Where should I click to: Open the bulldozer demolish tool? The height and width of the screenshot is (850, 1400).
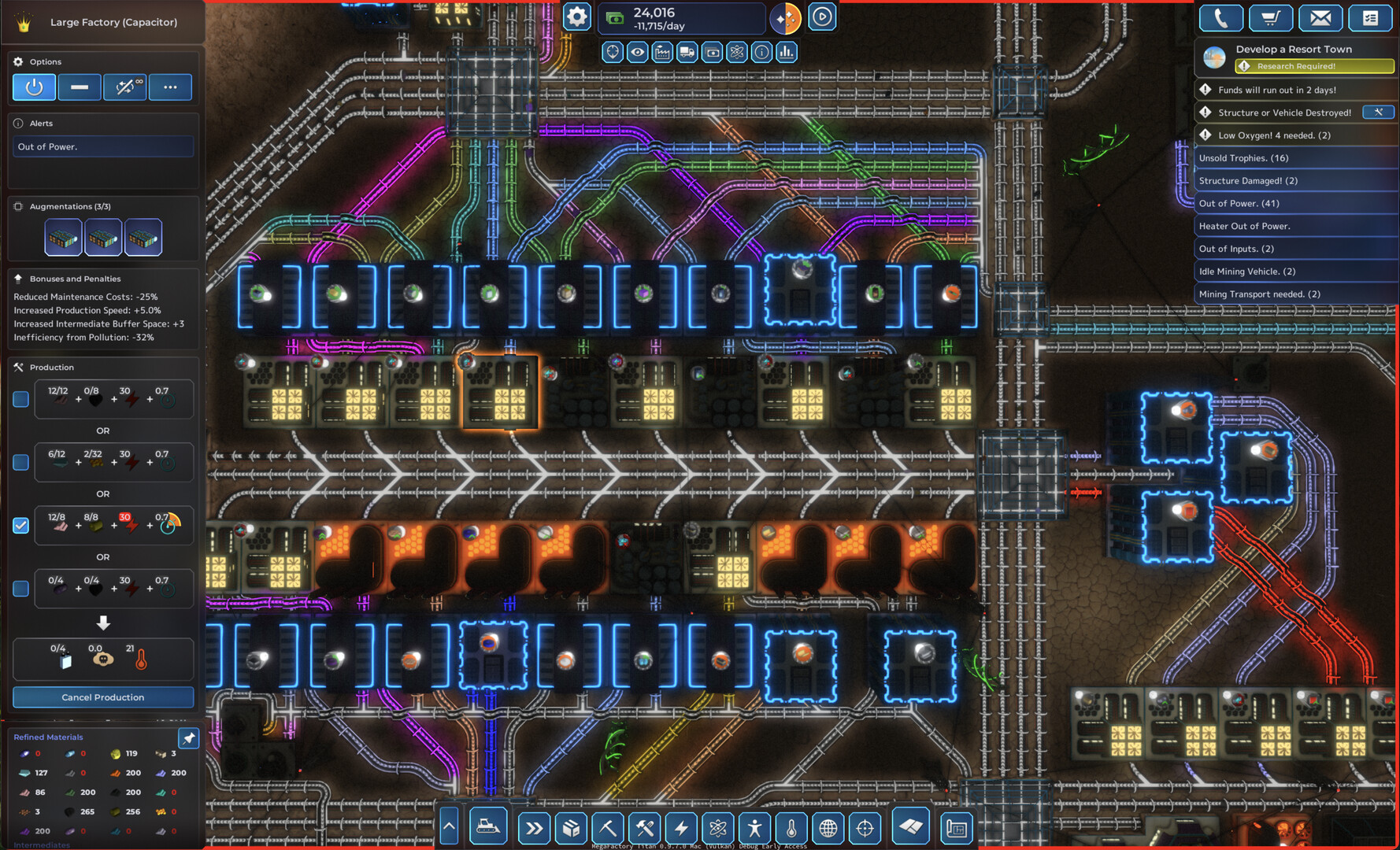point(488,827)
